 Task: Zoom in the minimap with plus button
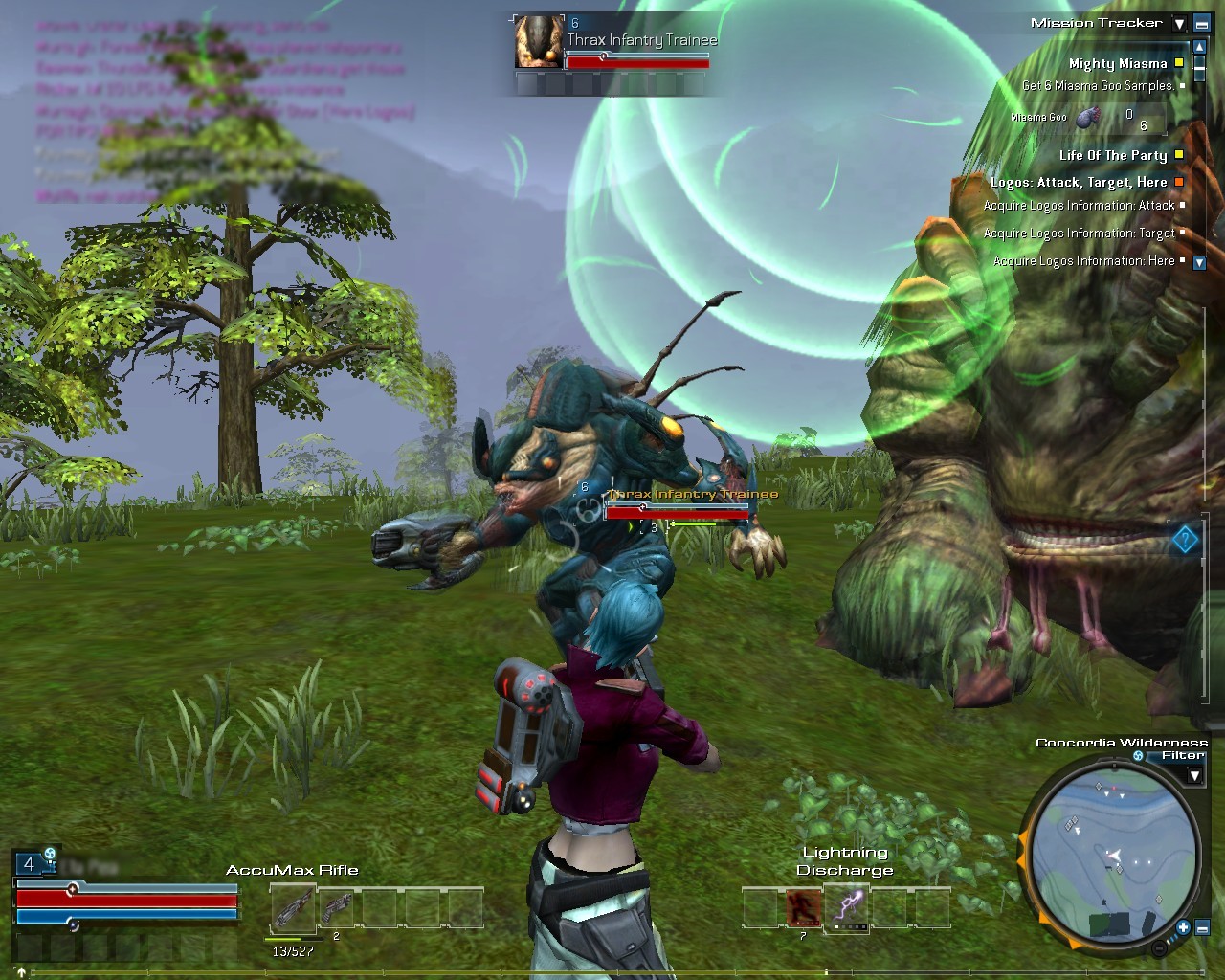(1183, 926)
